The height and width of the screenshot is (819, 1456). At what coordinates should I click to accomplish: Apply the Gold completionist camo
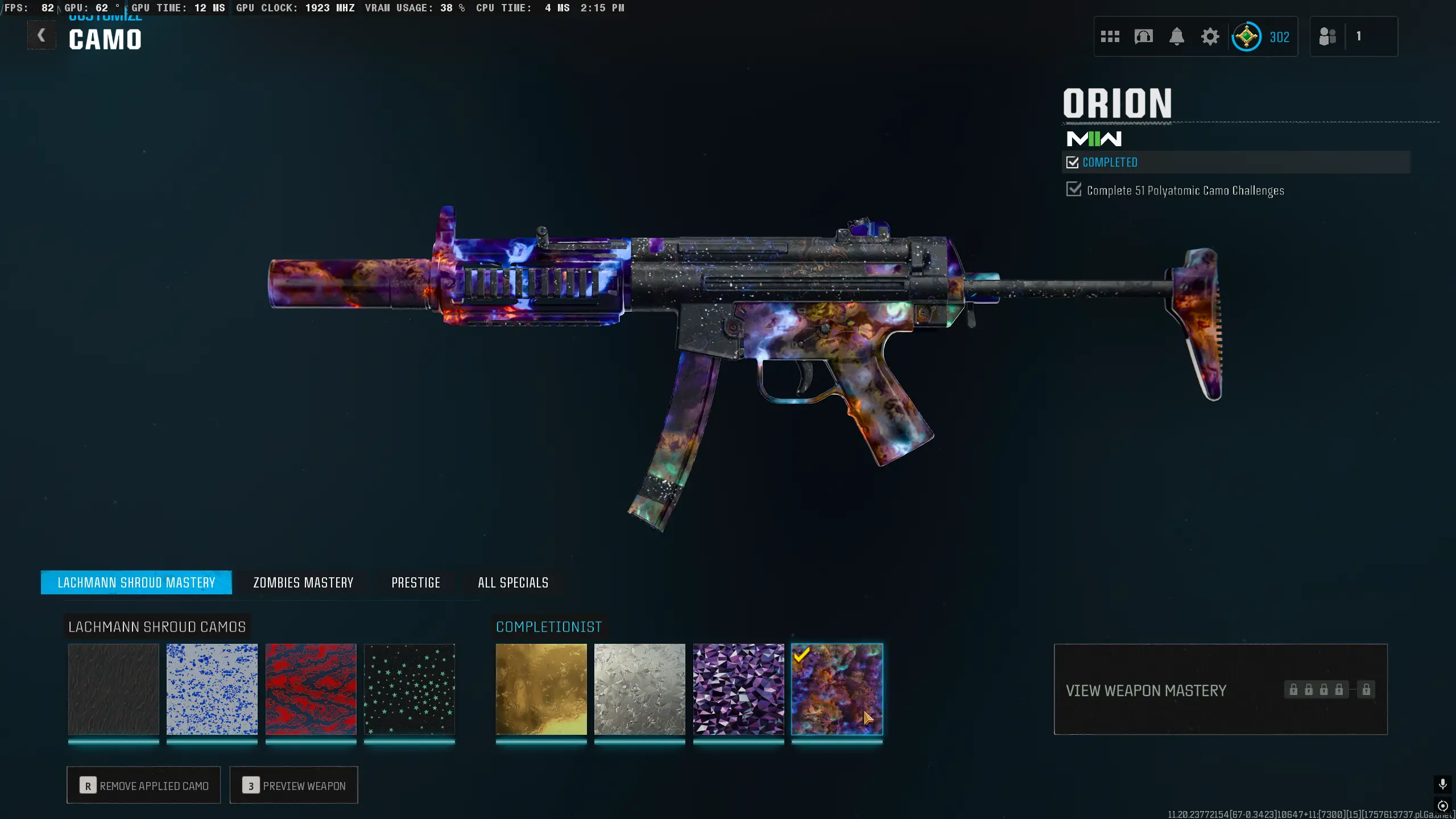coord(541,689)
